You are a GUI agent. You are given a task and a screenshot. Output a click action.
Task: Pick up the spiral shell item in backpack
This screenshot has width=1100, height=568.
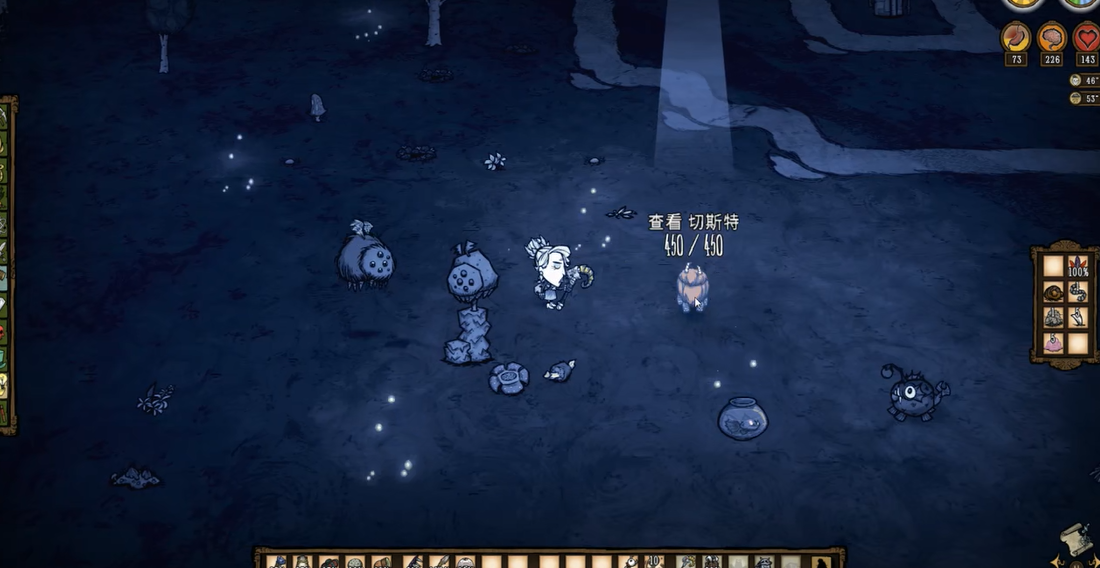pos(1053,292)
